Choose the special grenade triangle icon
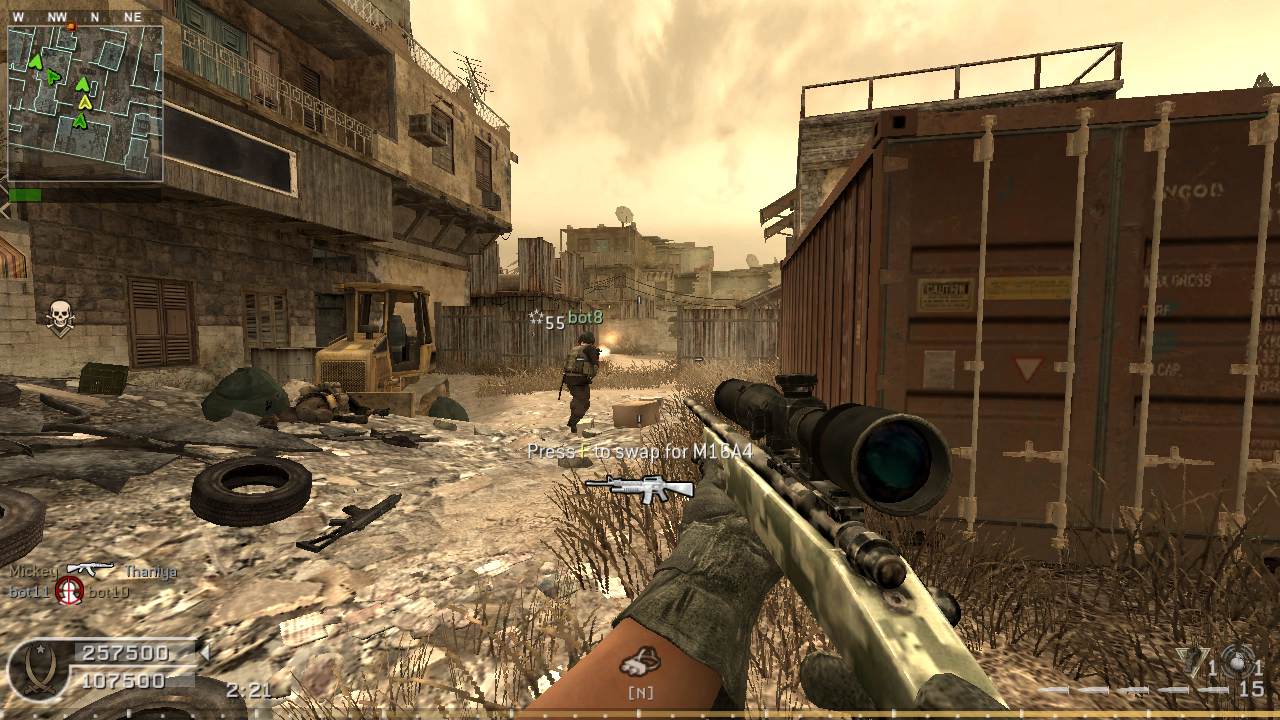The image size is (1280, 720). click(x=1192, y=662)
